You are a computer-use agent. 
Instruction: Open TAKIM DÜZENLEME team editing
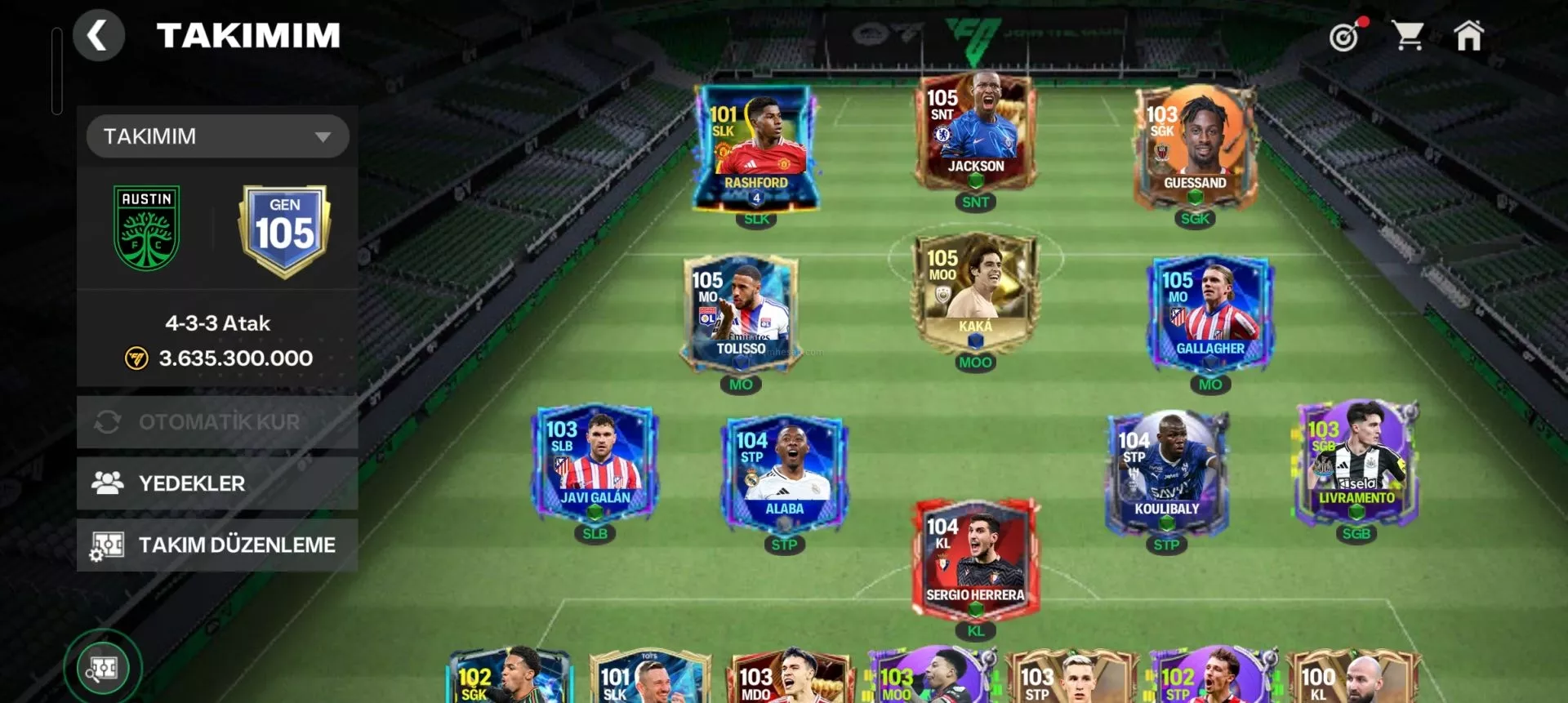point(217,545)
